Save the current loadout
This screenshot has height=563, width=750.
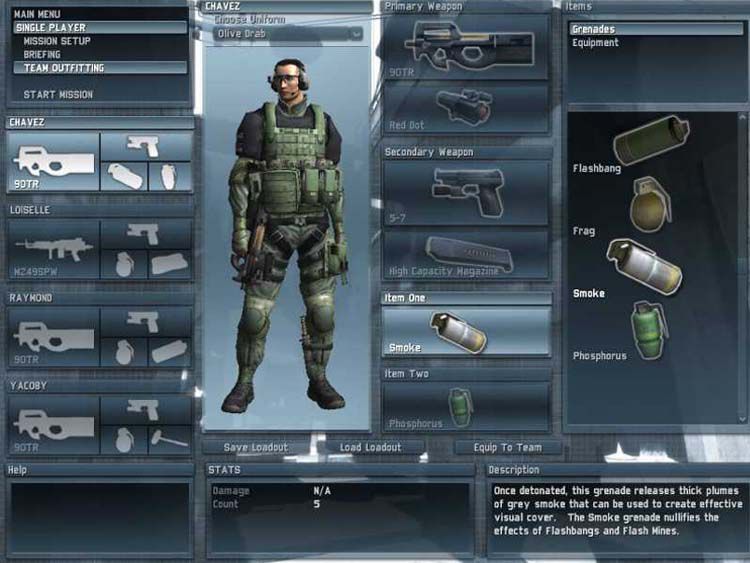point(255,447)
